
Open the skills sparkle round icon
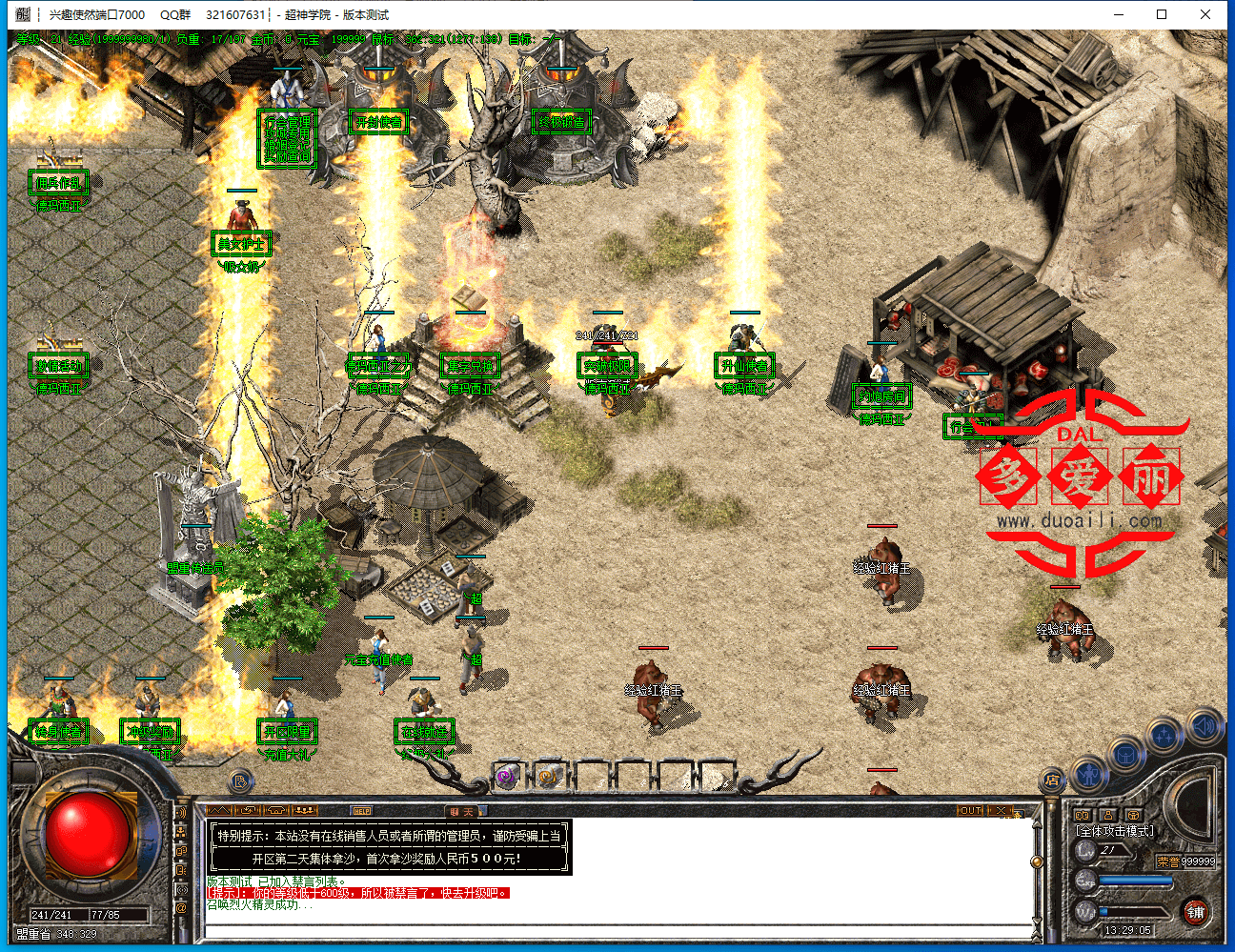tap(1164, 737)
